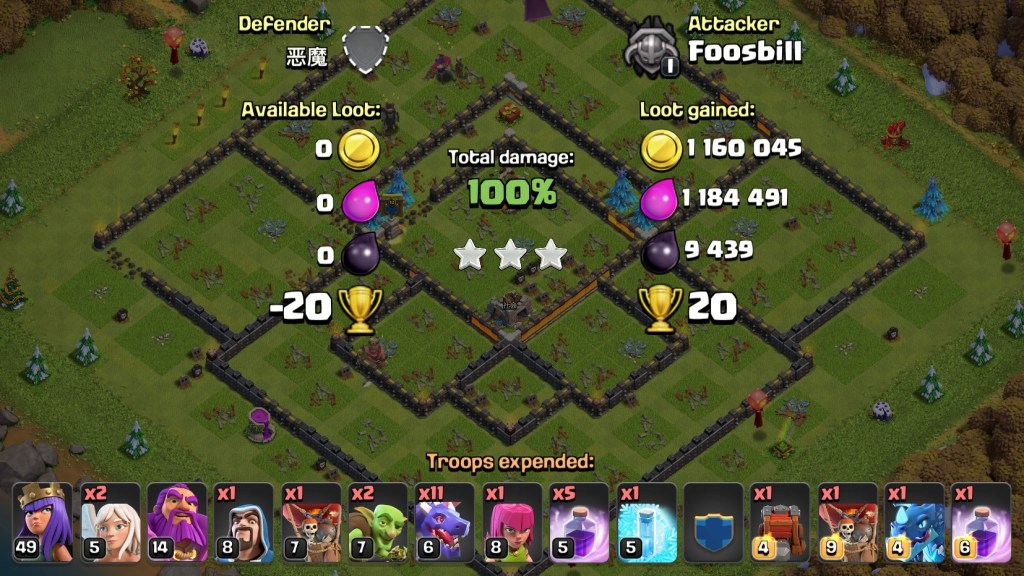
Task: Click the blue clan castle shield slot
Action: click(713, 522)
